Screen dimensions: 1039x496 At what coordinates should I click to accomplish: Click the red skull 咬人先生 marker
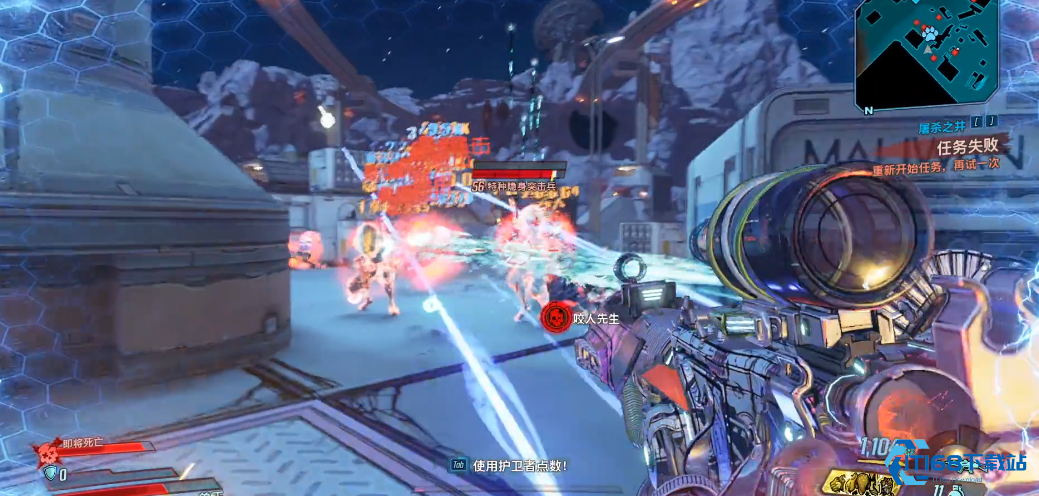click(x=553, y=318)
